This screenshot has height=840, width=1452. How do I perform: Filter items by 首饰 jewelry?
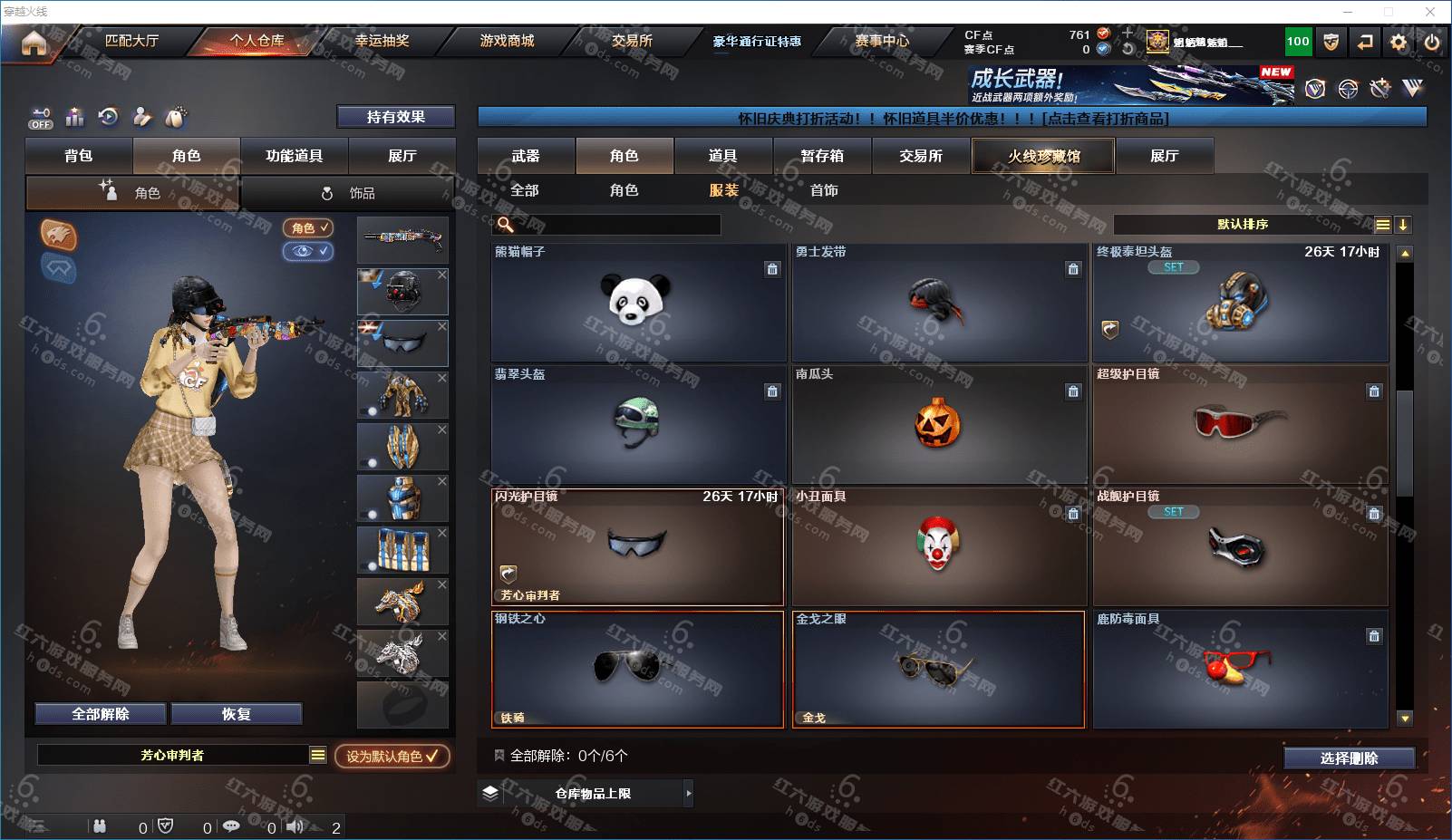point(824,190)
